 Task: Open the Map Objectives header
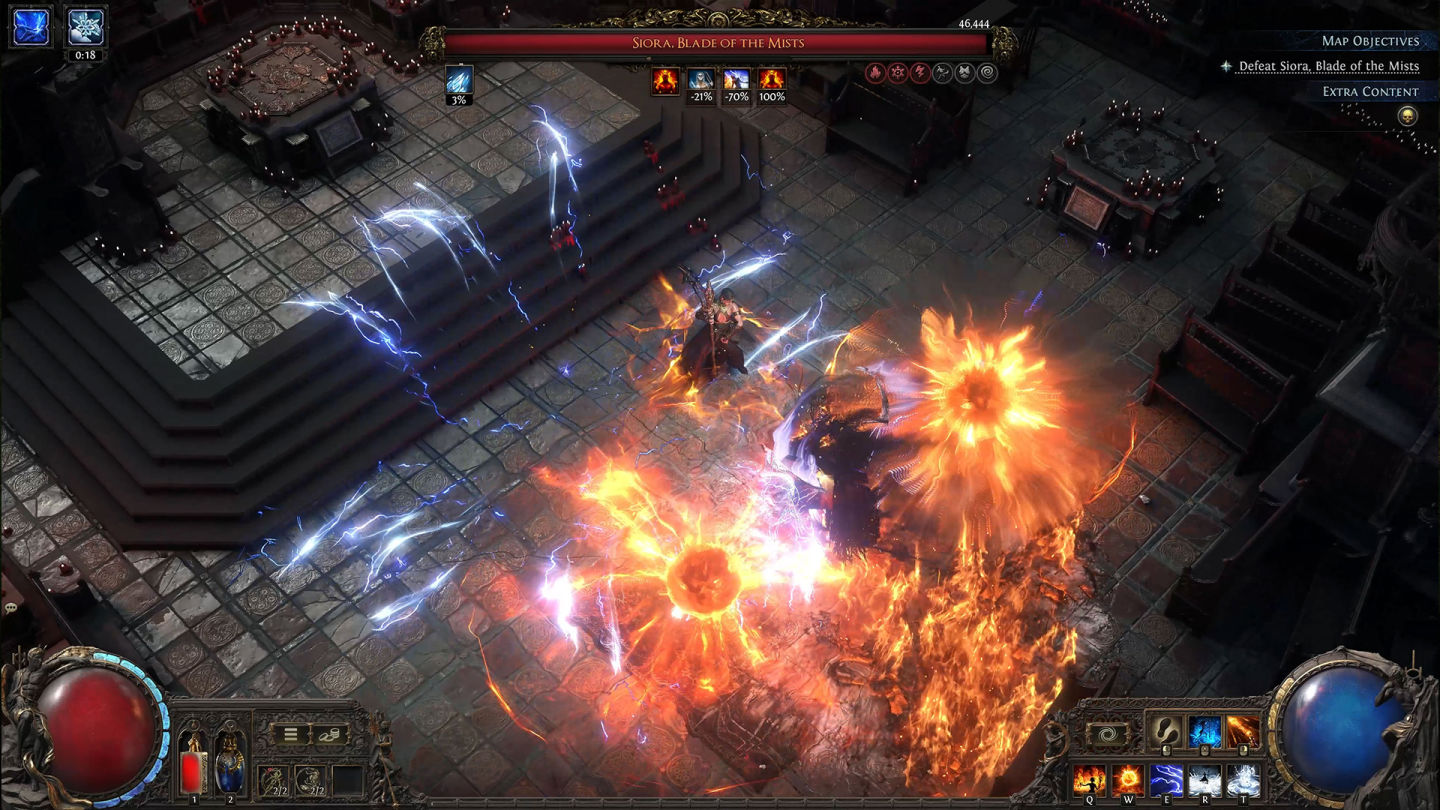[1370, 41]
